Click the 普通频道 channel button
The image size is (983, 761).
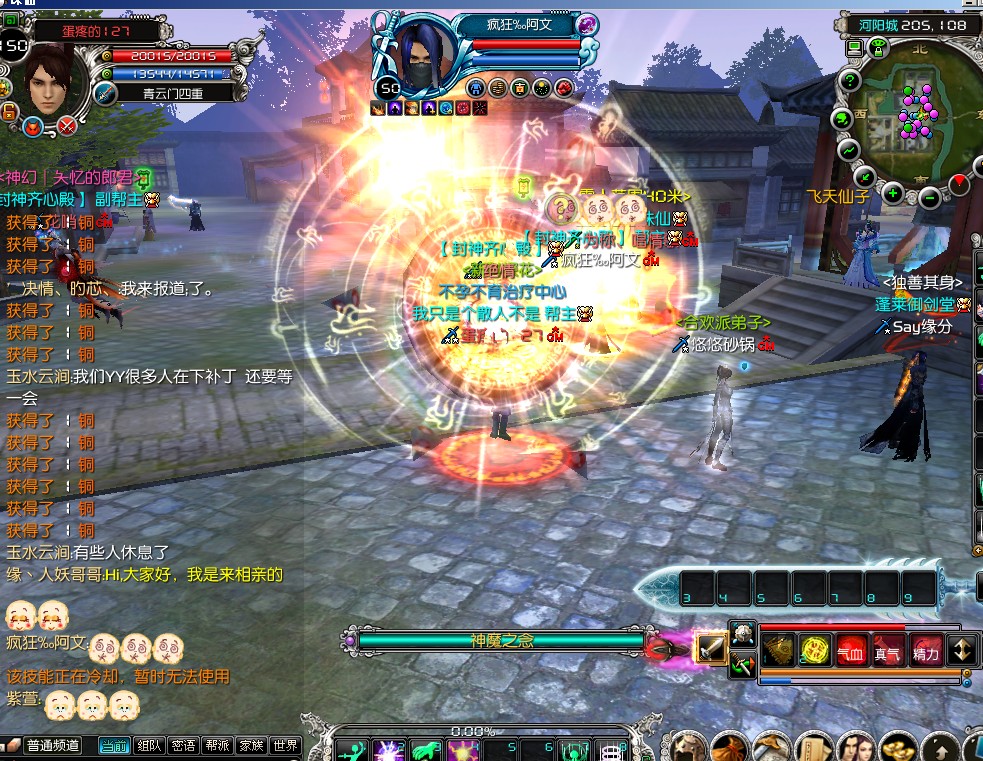53,745
